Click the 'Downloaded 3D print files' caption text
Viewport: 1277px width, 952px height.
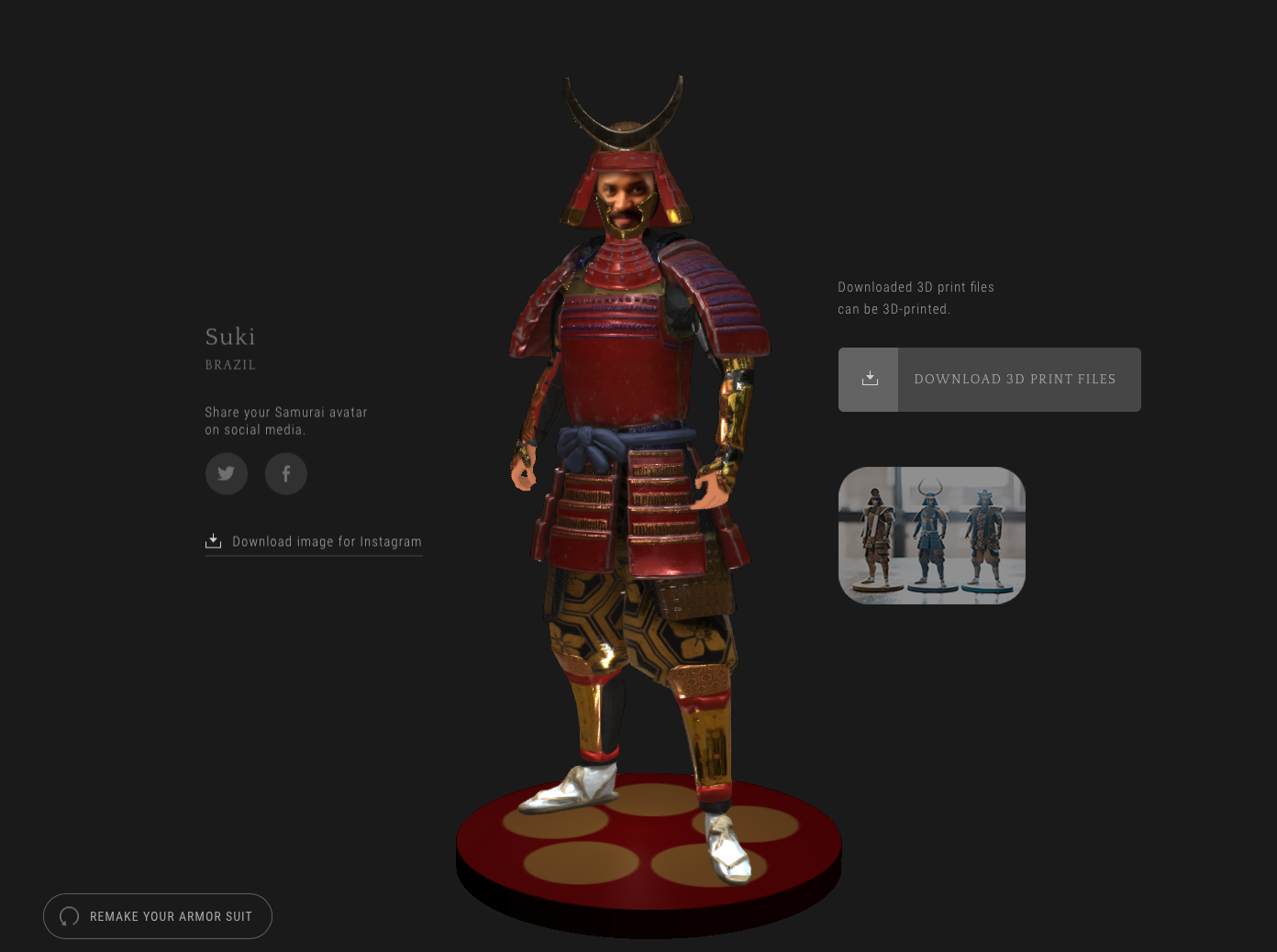click(915, 287)
